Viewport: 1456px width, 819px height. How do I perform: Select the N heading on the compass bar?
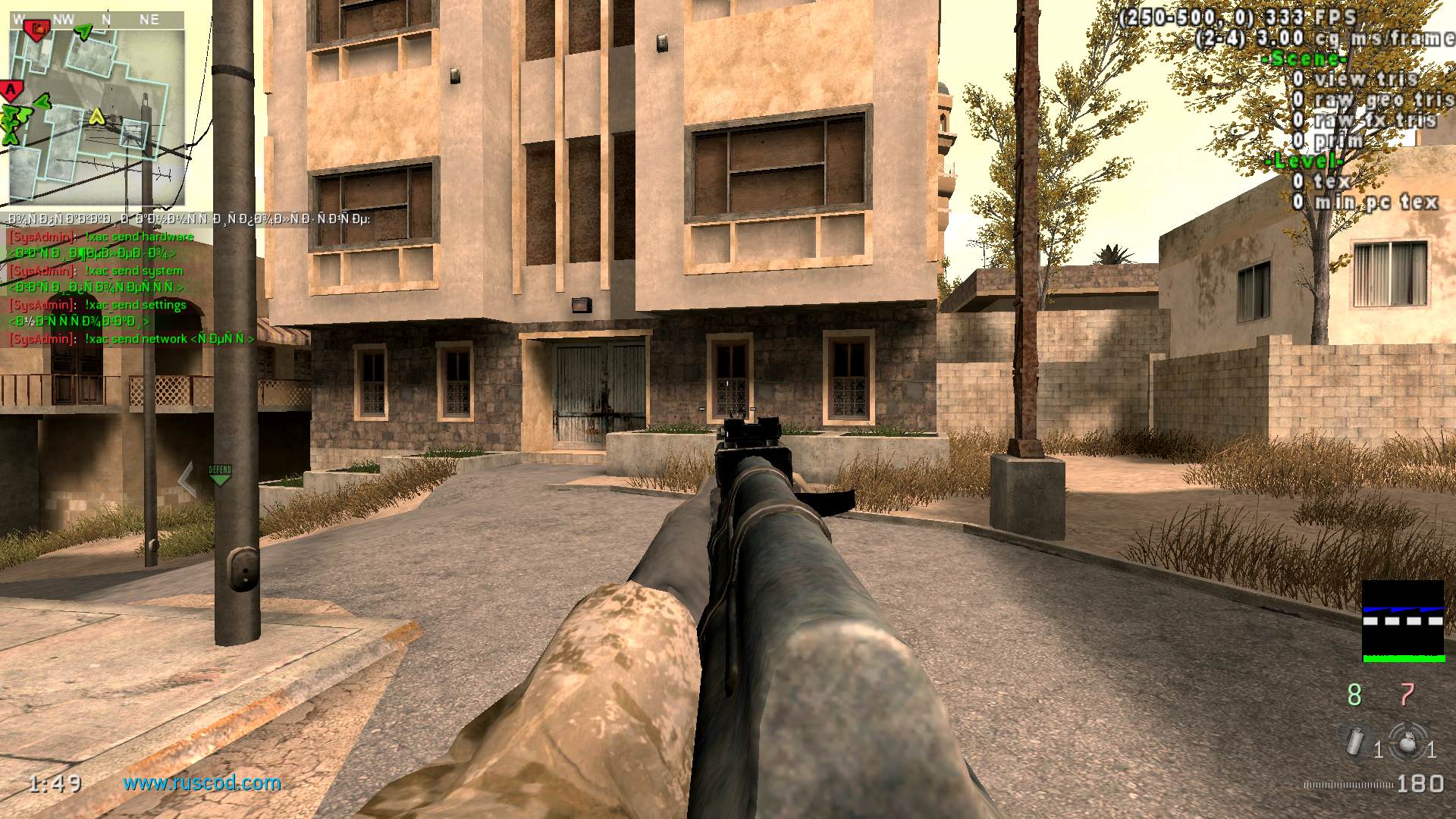click(x=105, y=20)
